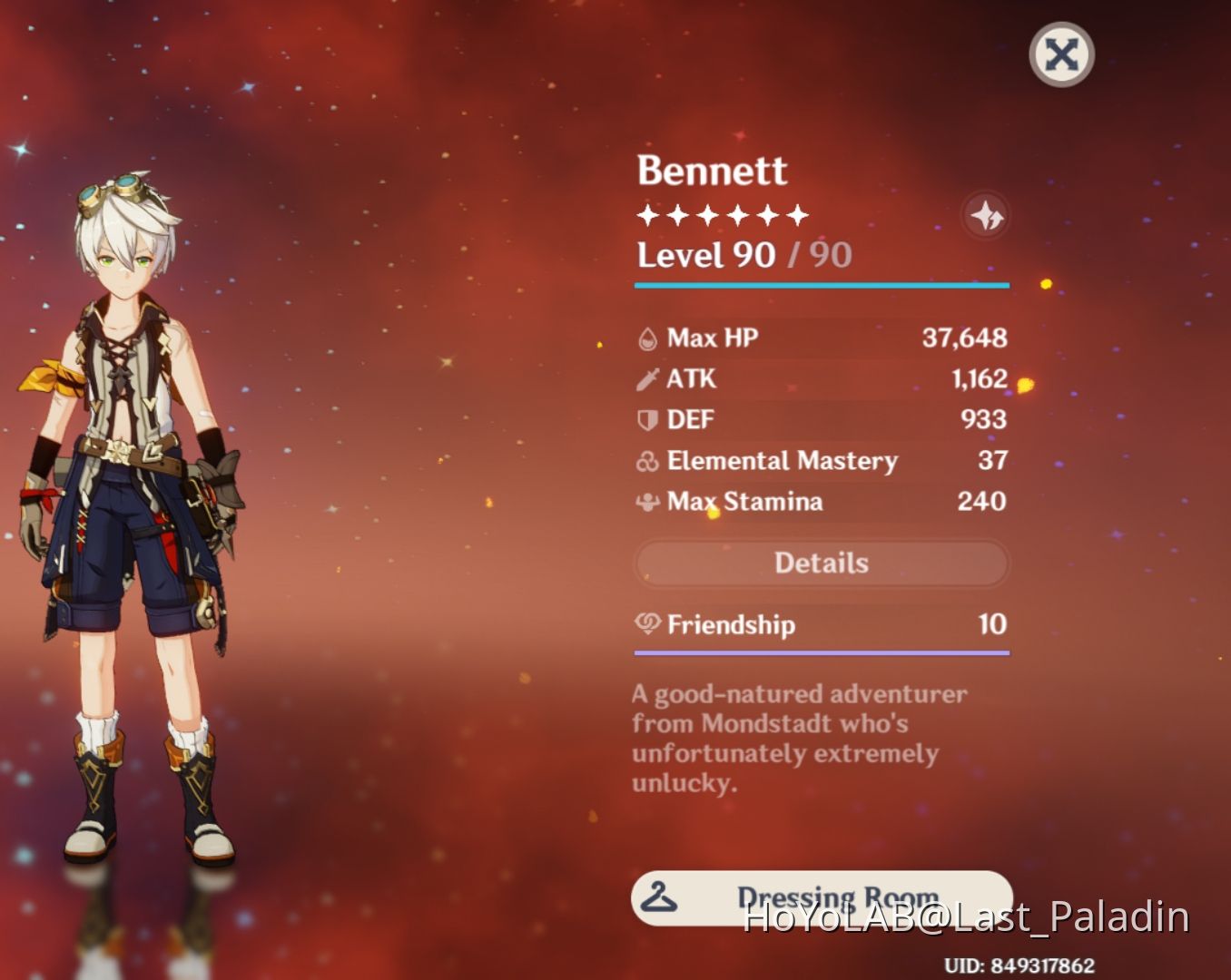
Task: Click the Level 90 / 90 label
Action: (743, 255)
